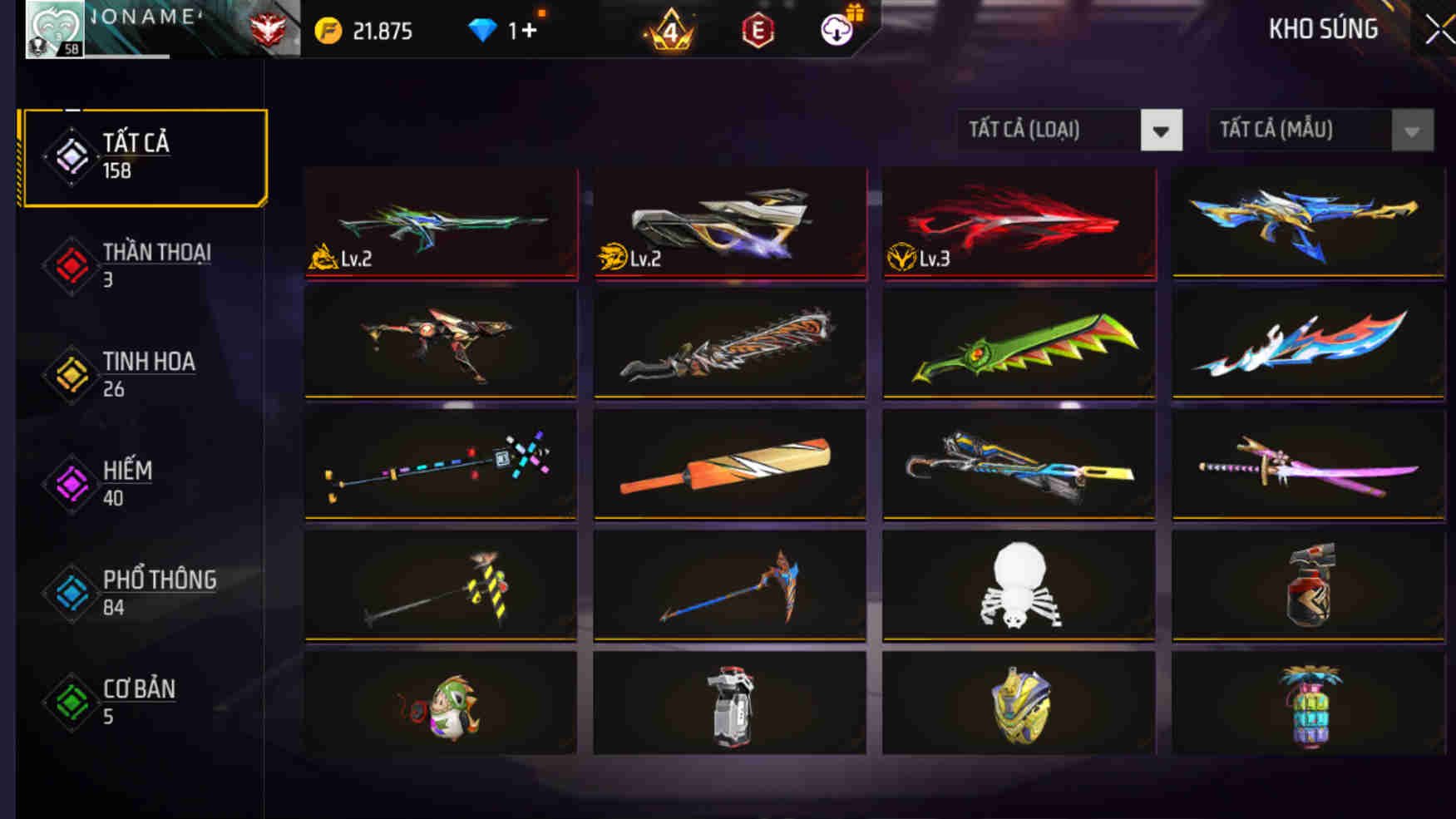The image size is (1456, 819).
Task: Expand the weapon type filter arrow
Action: click(x=1159, y=131)
